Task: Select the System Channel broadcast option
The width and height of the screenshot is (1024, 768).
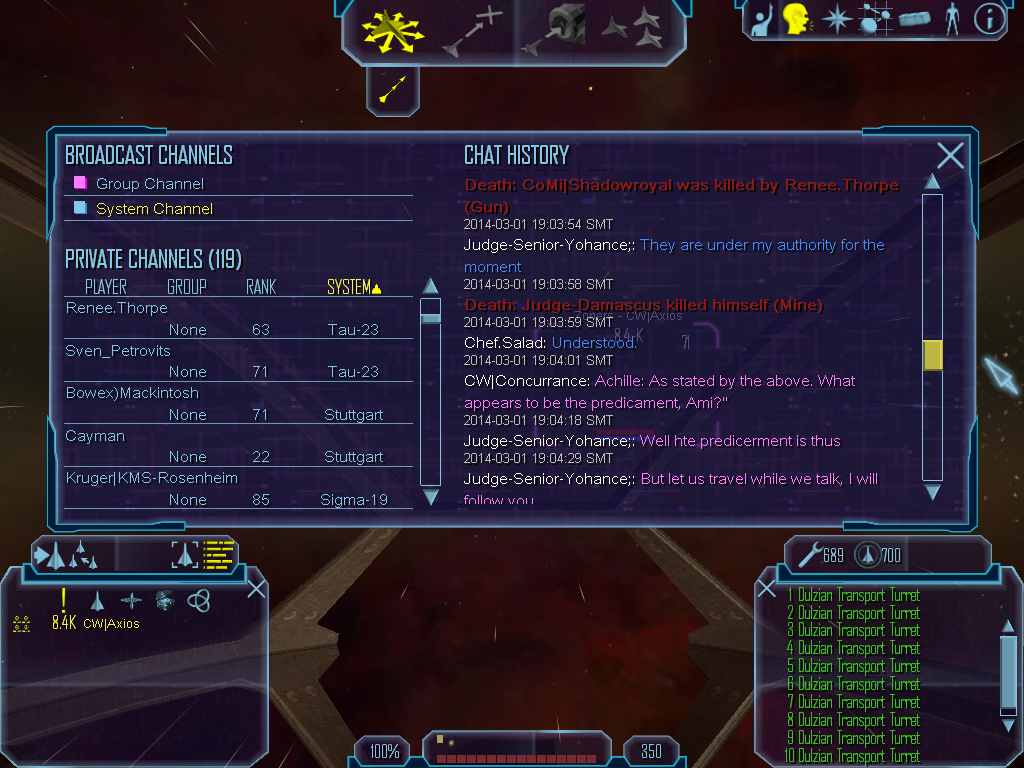Action: (x=154, y=209)
